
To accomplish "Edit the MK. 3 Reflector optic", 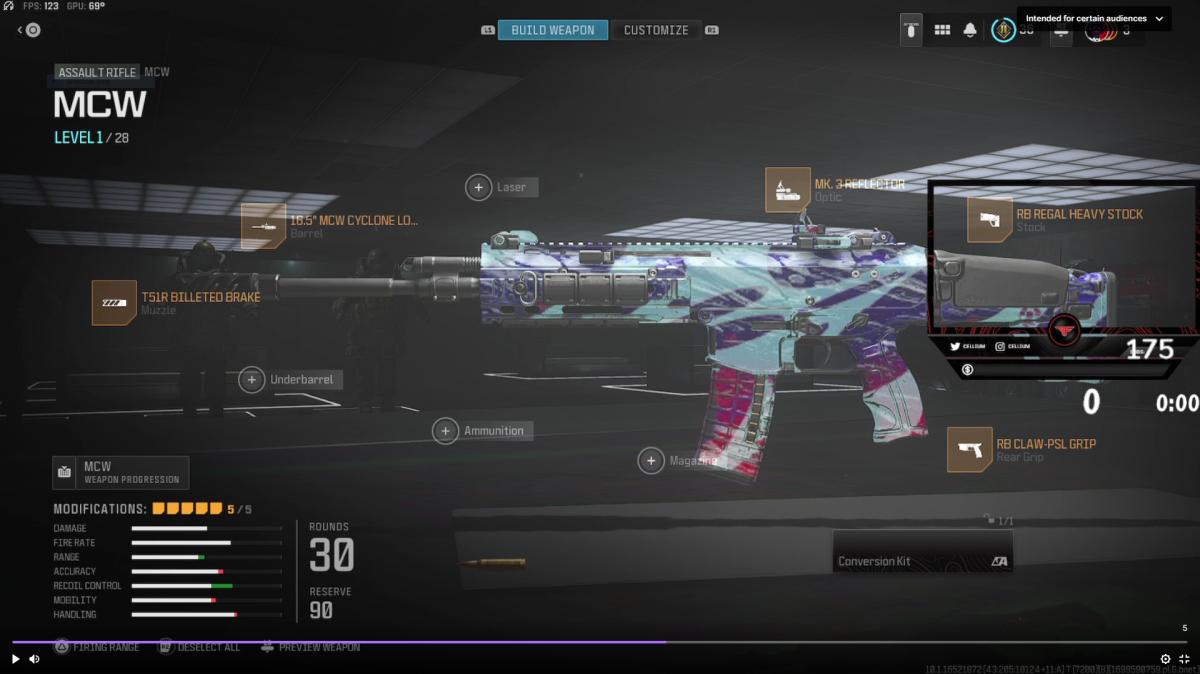I will [x=788, y=190].
